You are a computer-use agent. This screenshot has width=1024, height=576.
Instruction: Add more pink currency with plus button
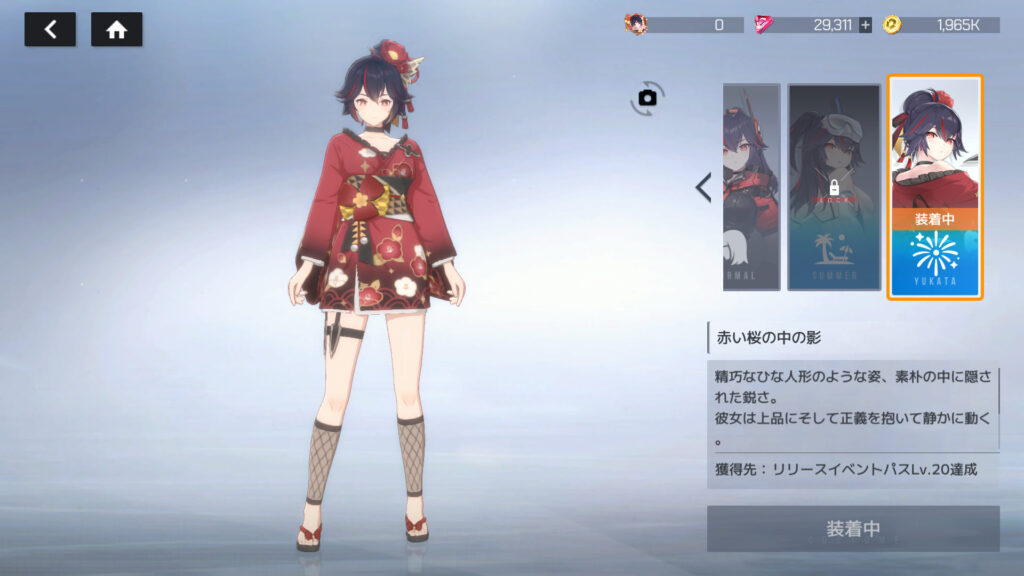(x=865, y=25)
